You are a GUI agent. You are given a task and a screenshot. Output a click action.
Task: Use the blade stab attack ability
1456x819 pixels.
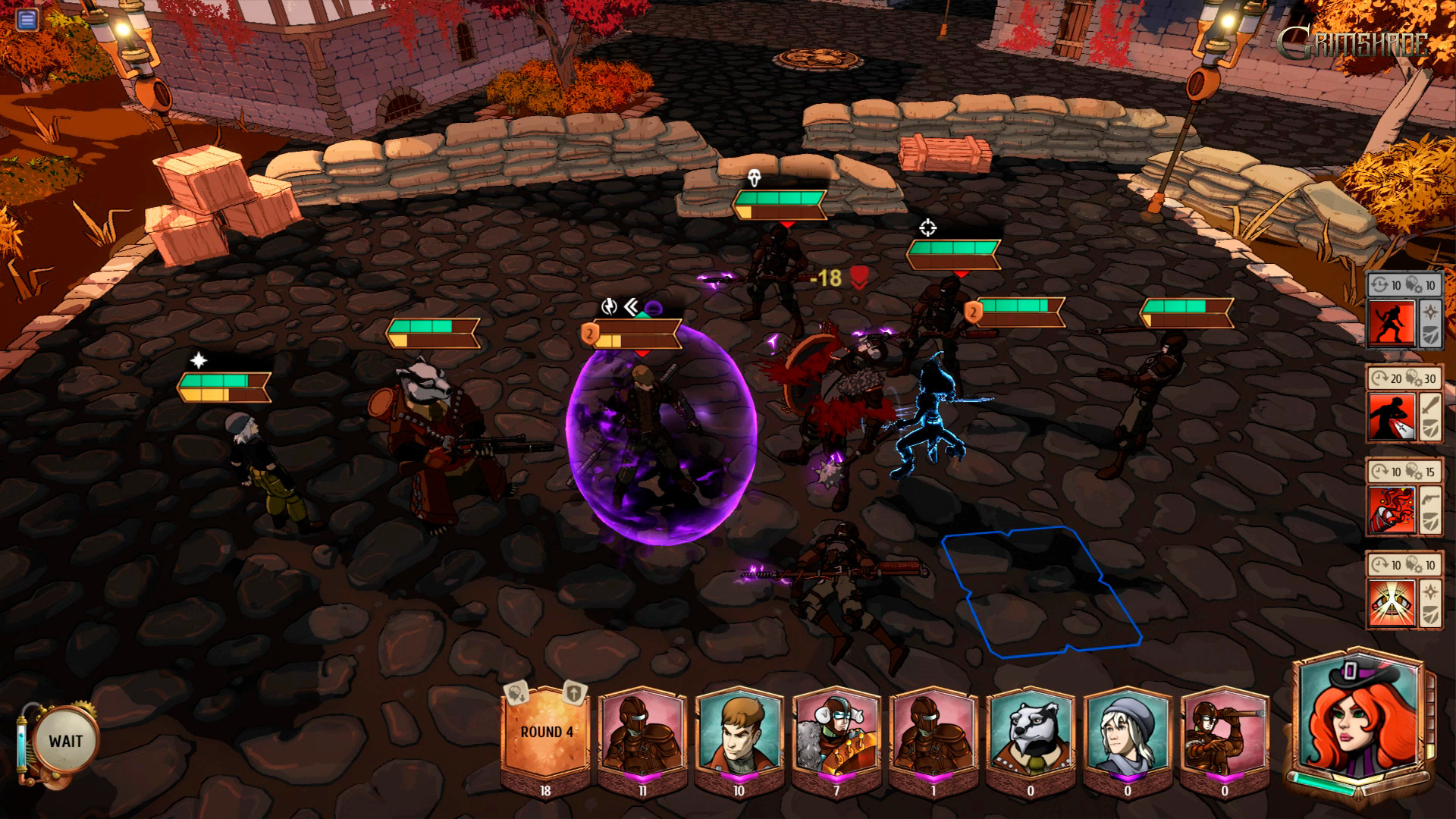coord(1392,417)
